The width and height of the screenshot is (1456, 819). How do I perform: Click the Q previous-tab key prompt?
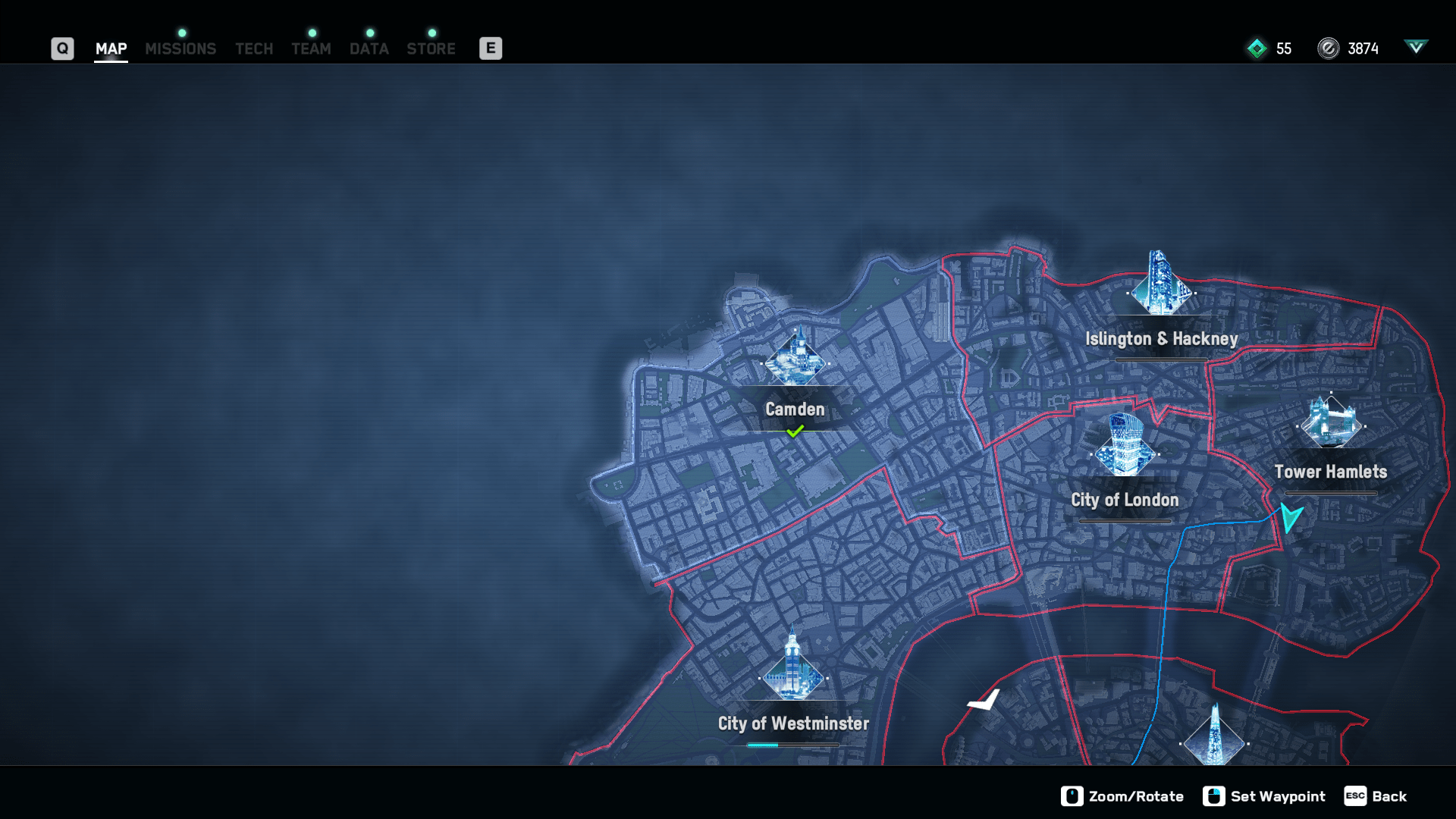(x=62, y=48)
